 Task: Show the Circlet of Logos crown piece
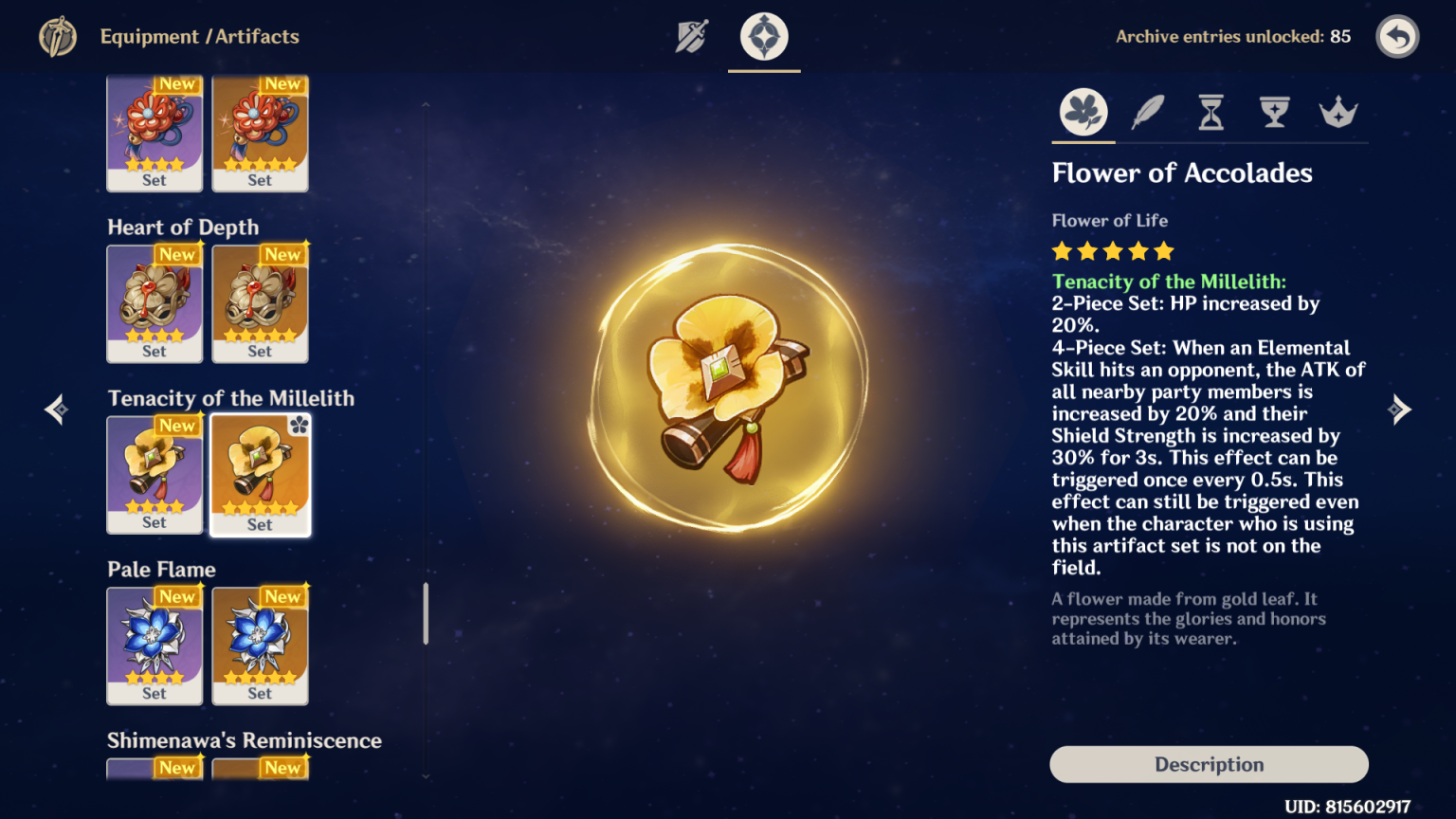[x=1338, y=113]
